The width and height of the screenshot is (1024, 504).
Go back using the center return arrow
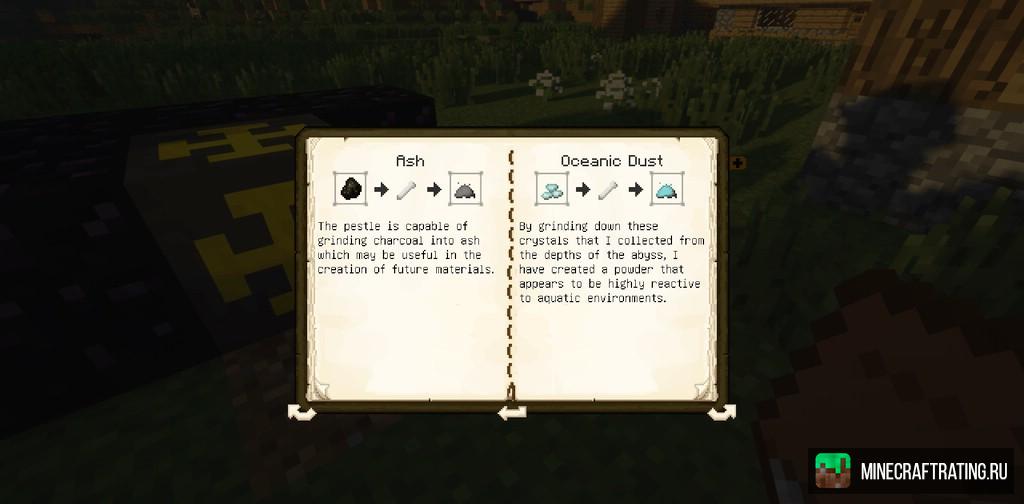512,411
